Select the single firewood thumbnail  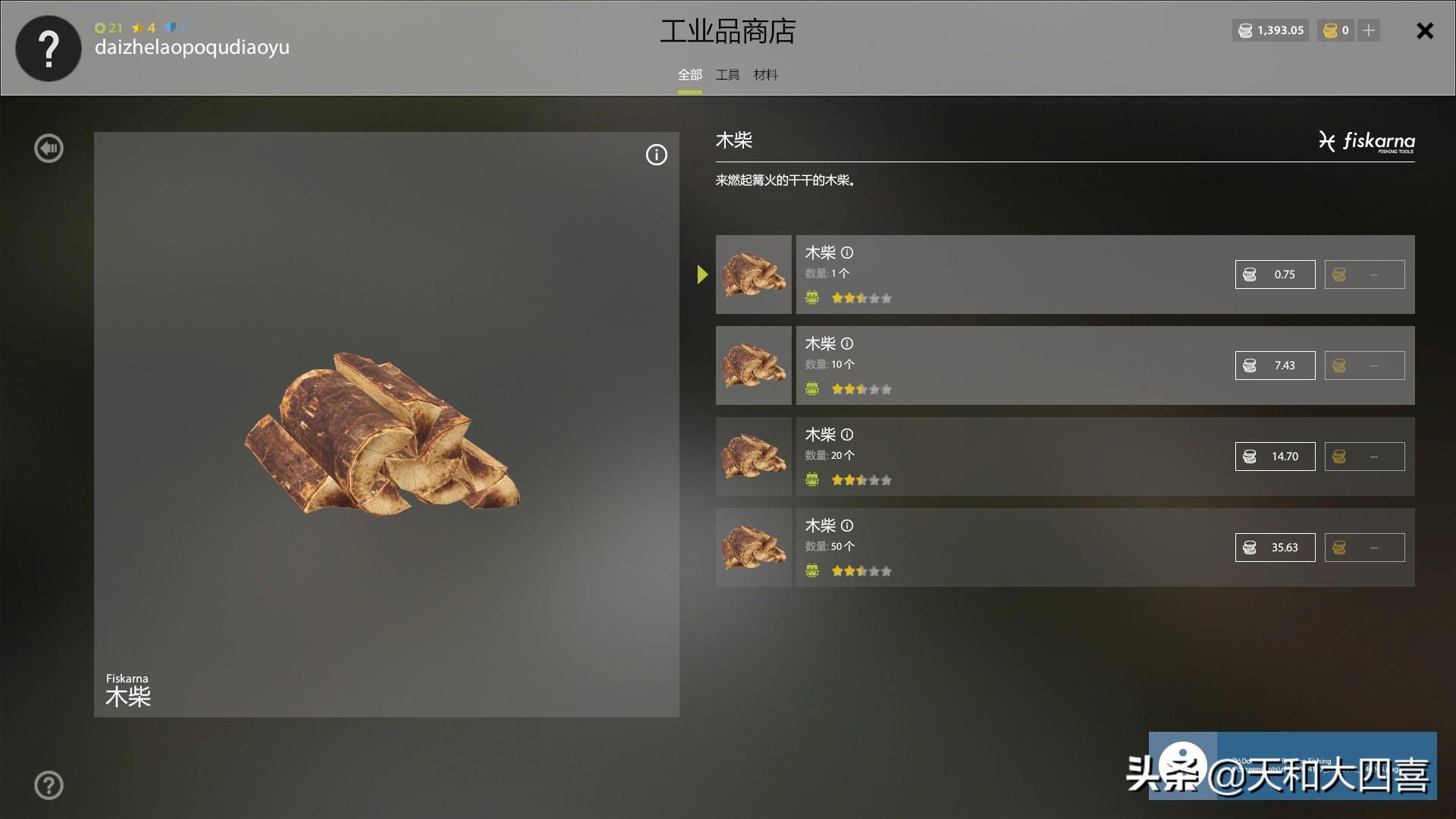pos(753,275)
